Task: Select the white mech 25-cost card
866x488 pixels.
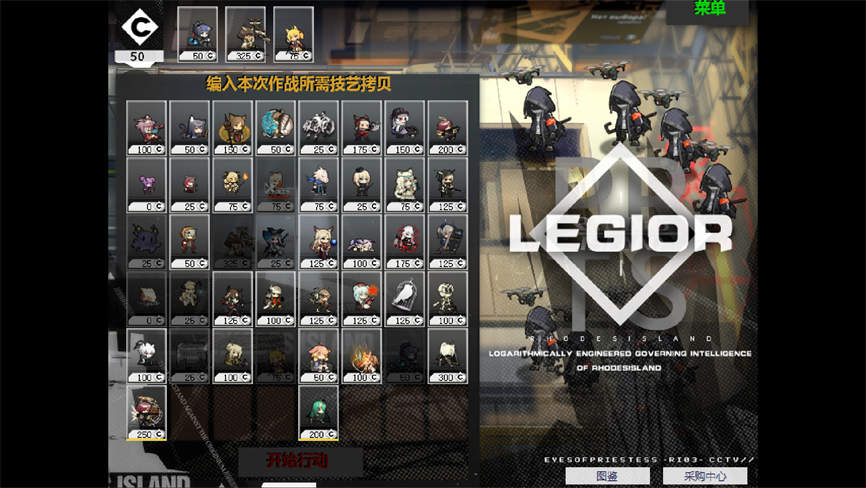Action: 318,127
